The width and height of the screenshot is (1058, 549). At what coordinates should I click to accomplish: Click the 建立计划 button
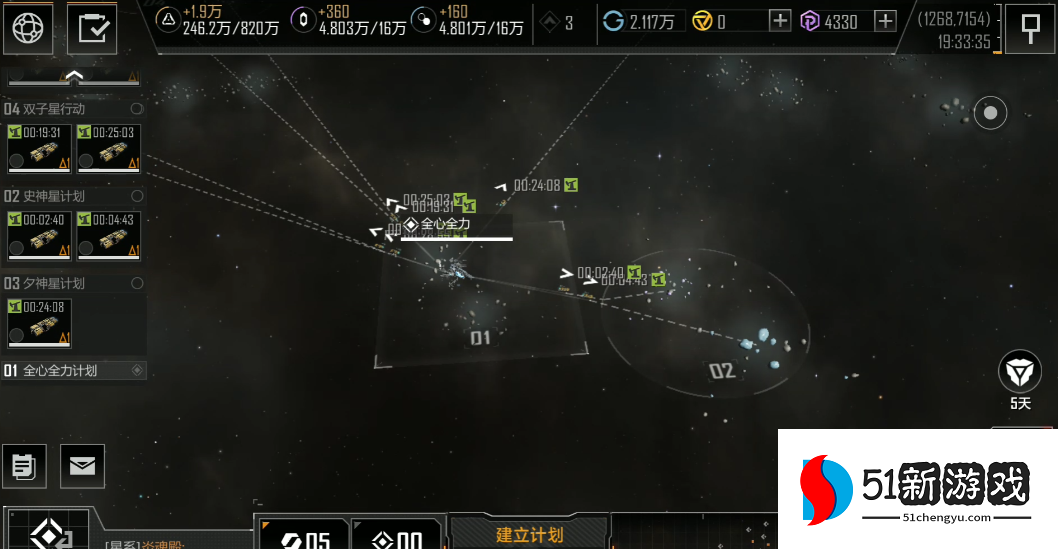click(x=529, y=534)
